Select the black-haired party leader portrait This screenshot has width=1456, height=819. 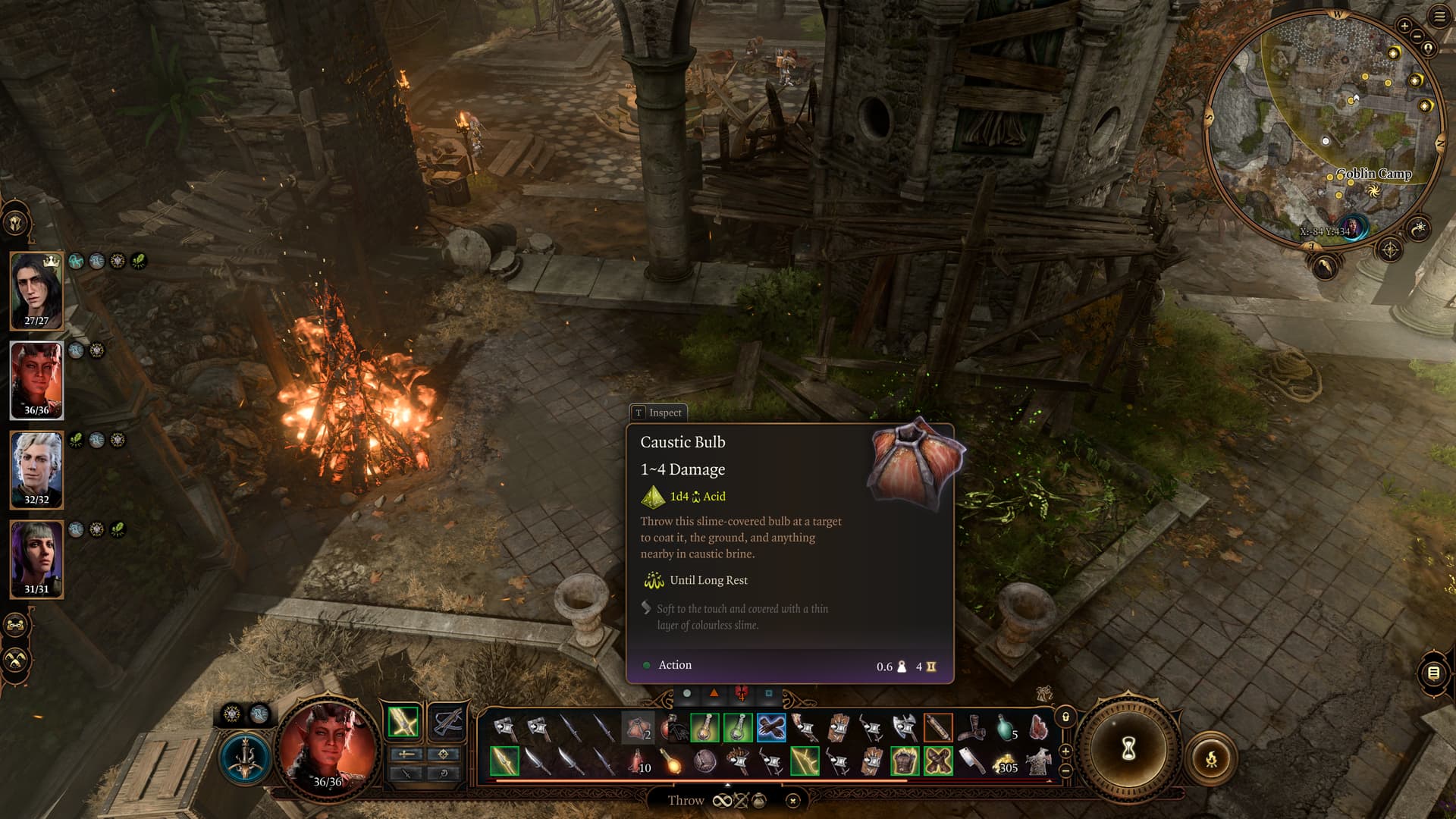[36, 289]
